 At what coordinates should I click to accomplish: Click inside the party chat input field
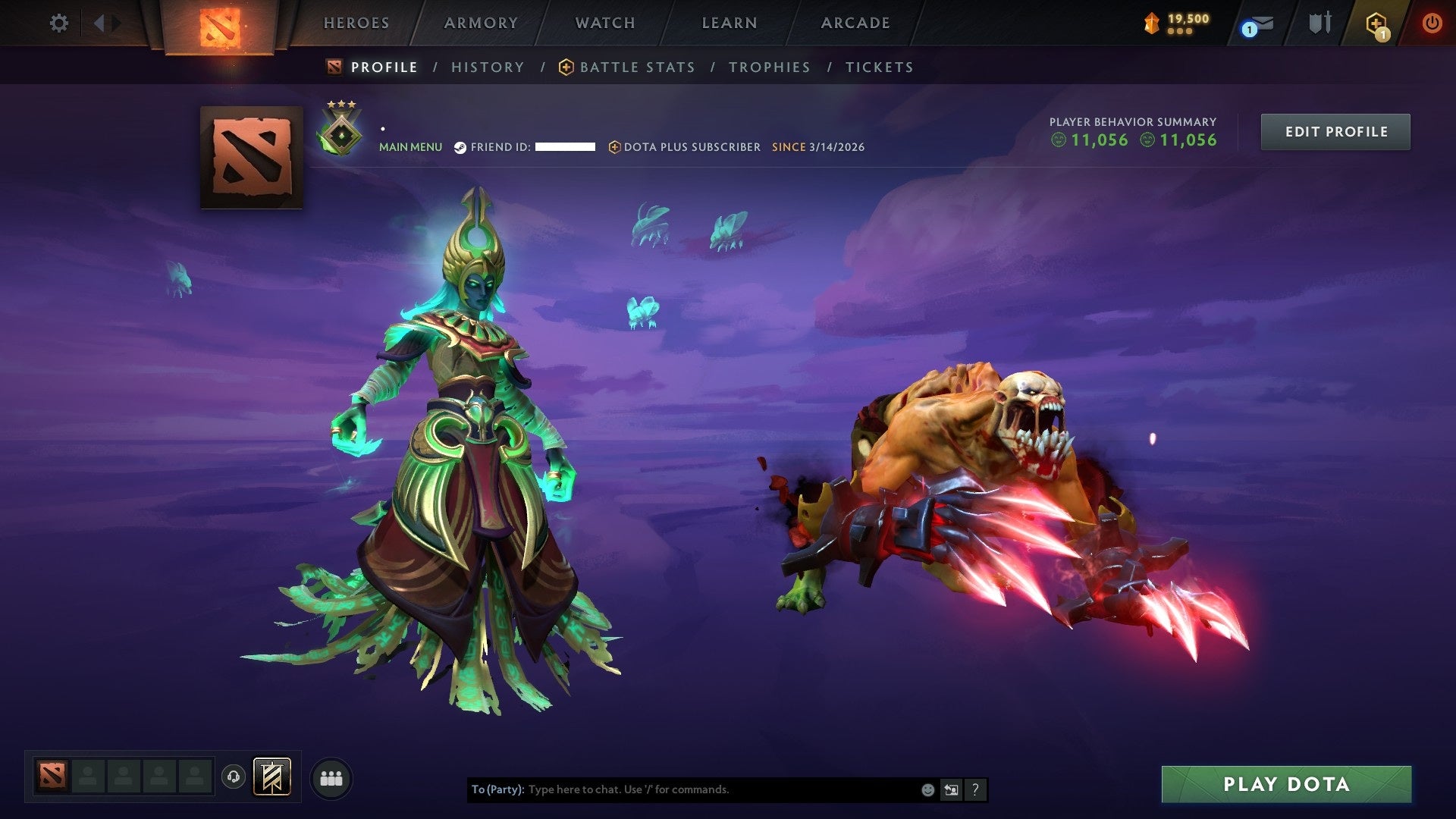pos(682,789)
